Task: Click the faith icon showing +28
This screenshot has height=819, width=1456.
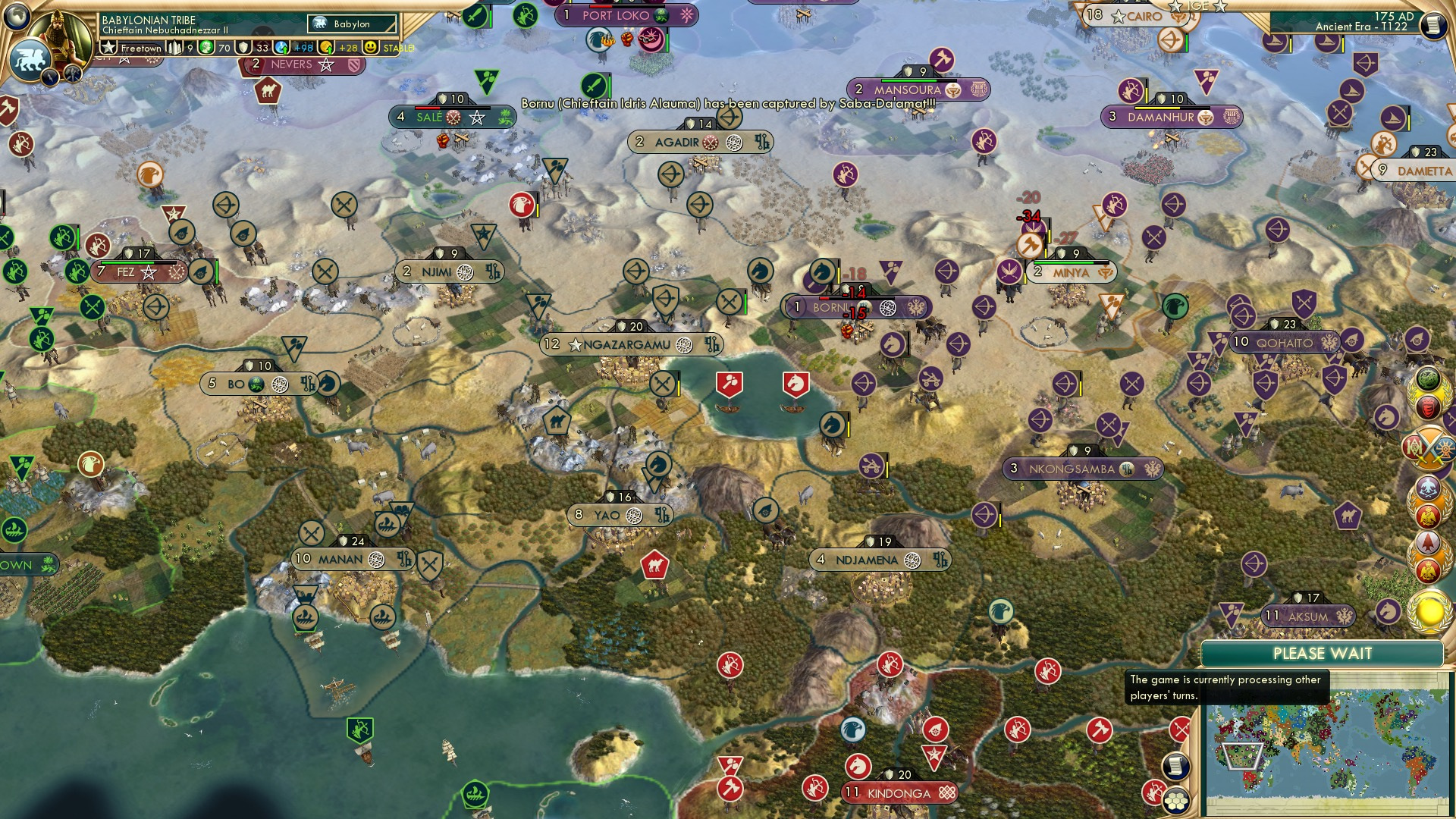Action: (x=326, y=47)
